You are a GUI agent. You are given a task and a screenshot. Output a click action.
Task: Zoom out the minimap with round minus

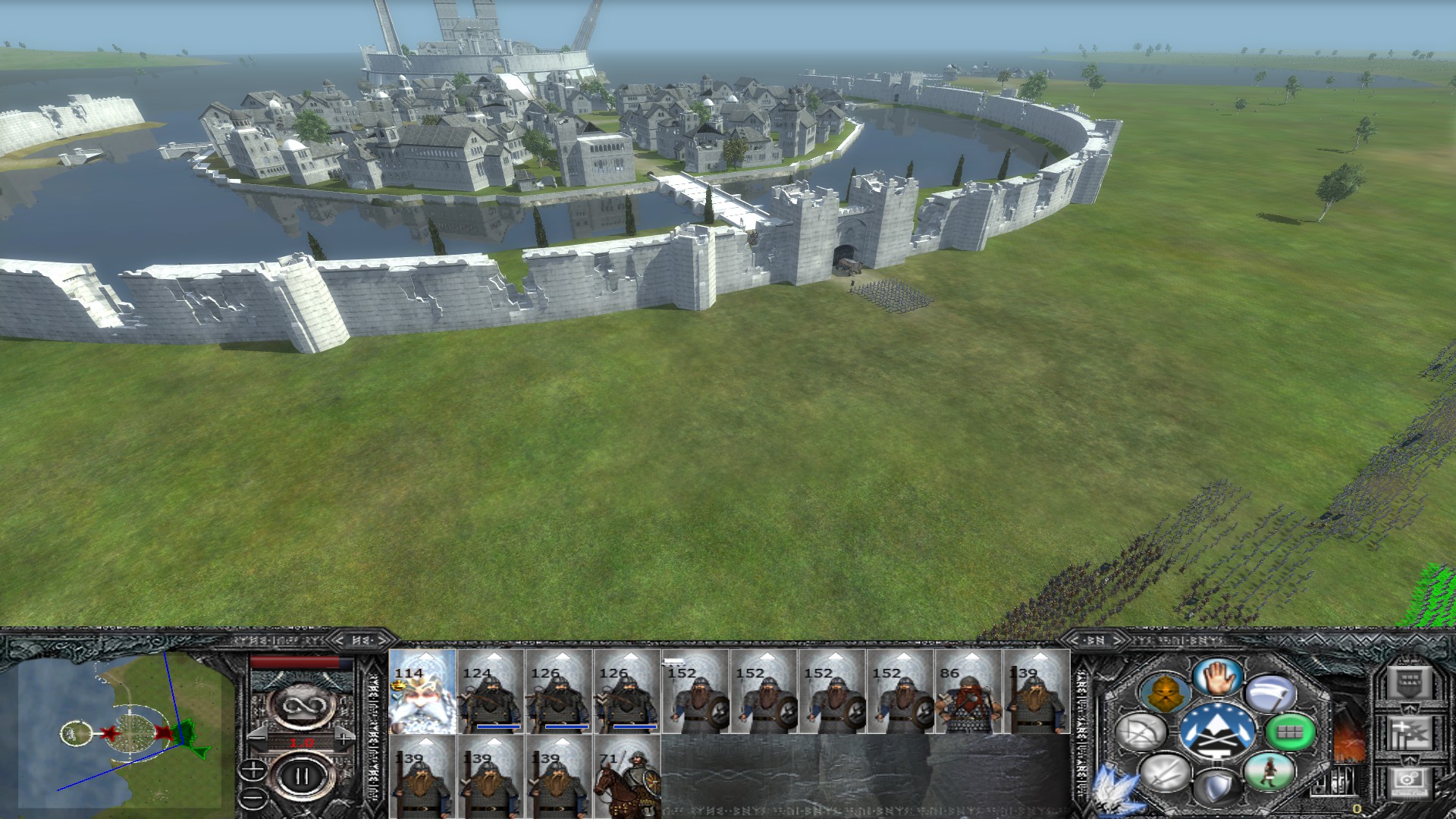pyautogui.click(x=253, y=797)
